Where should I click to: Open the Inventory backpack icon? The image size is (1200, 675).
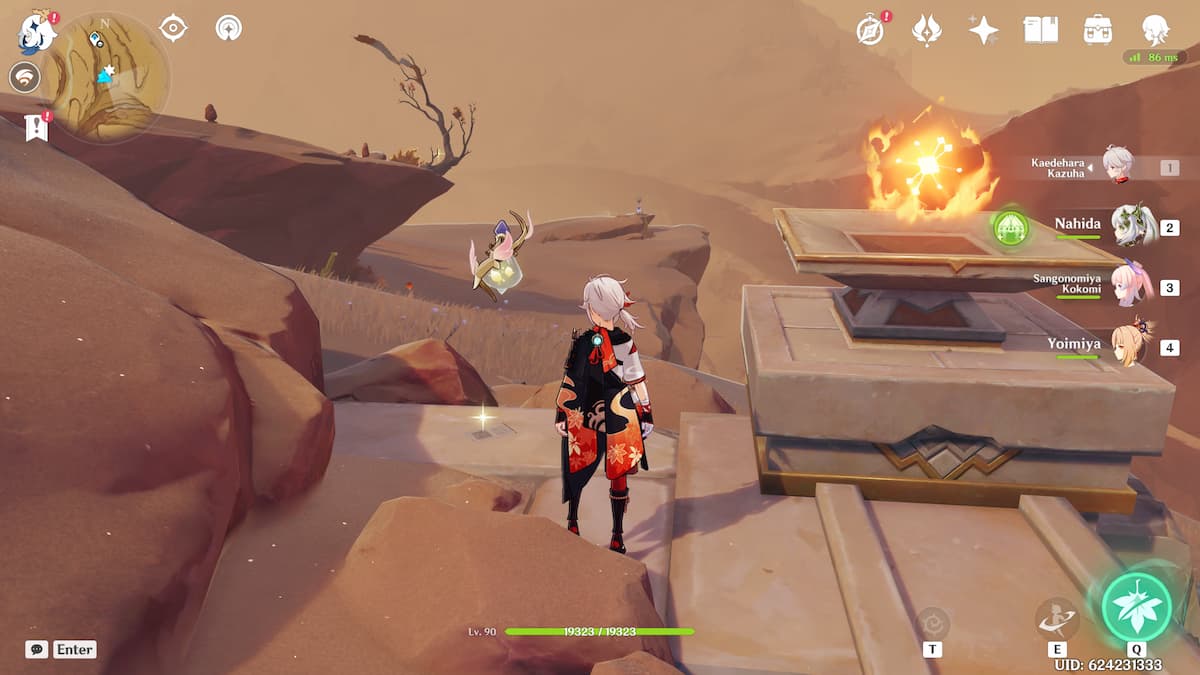click(1098, 30)
